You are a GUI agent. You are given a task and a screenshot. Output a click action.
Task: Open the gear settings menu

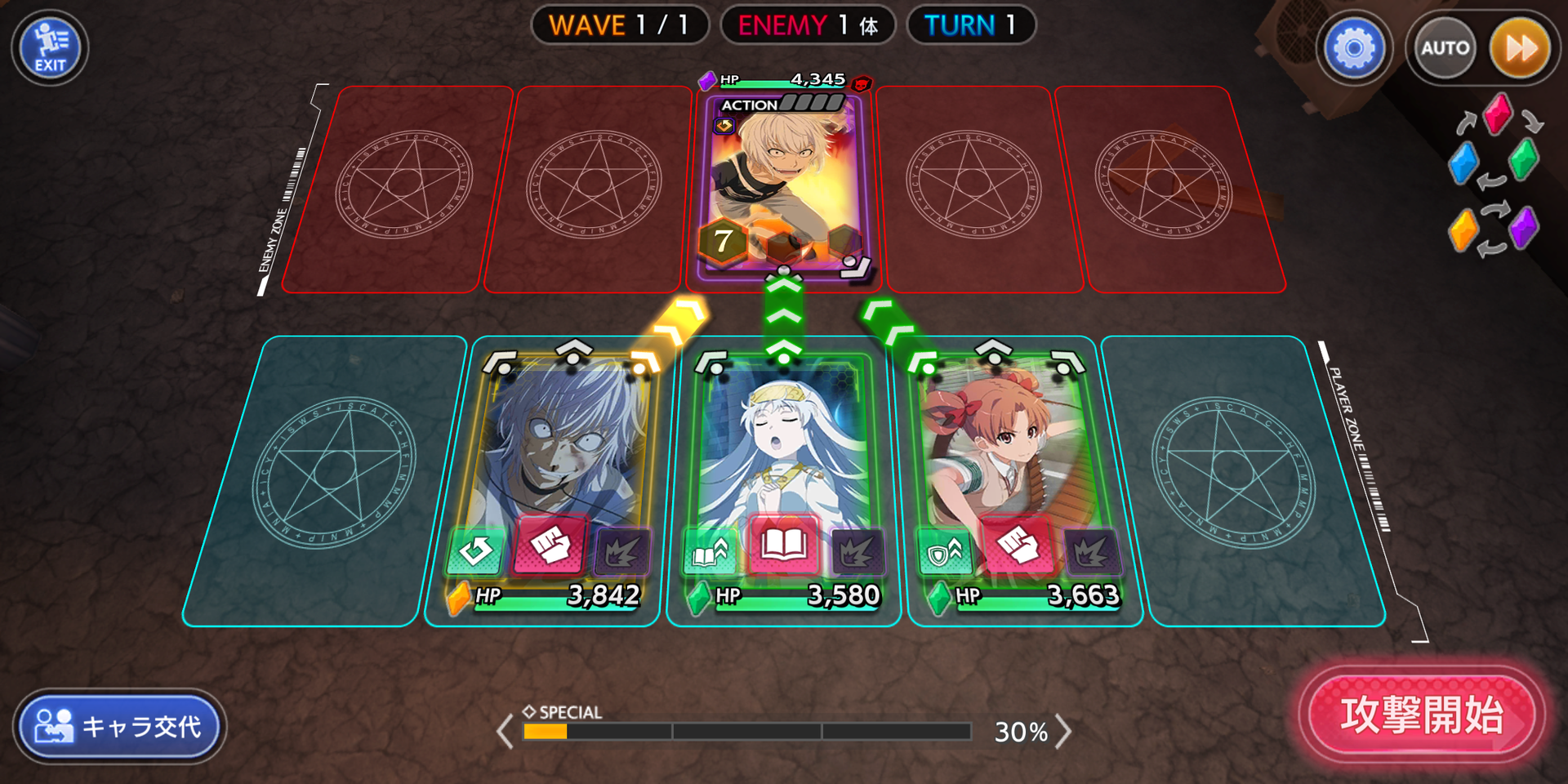(x=1353, y=49)
